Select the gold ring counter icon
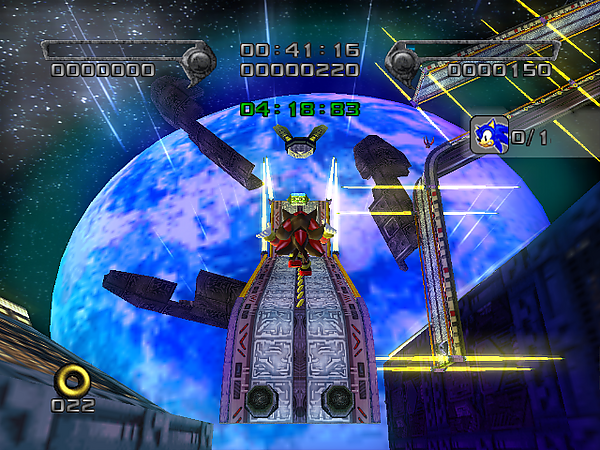 pyautogui.click(x=74, y=379)
